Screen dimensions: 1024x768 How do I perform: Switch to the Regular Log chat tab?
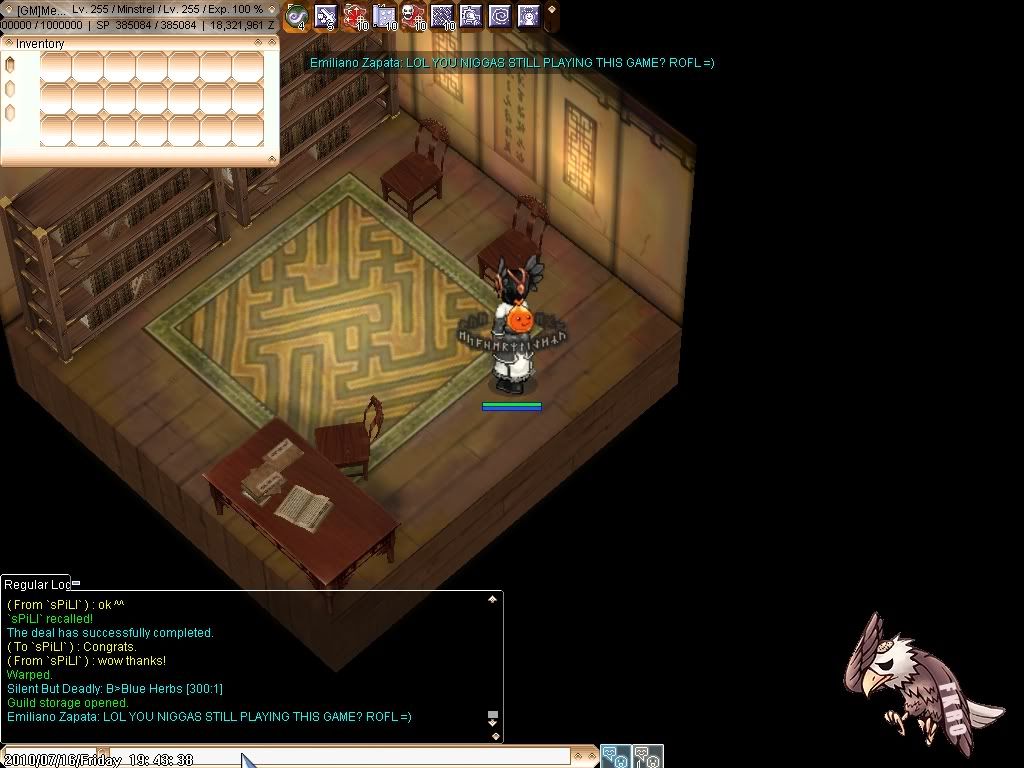tap(37, 584)
